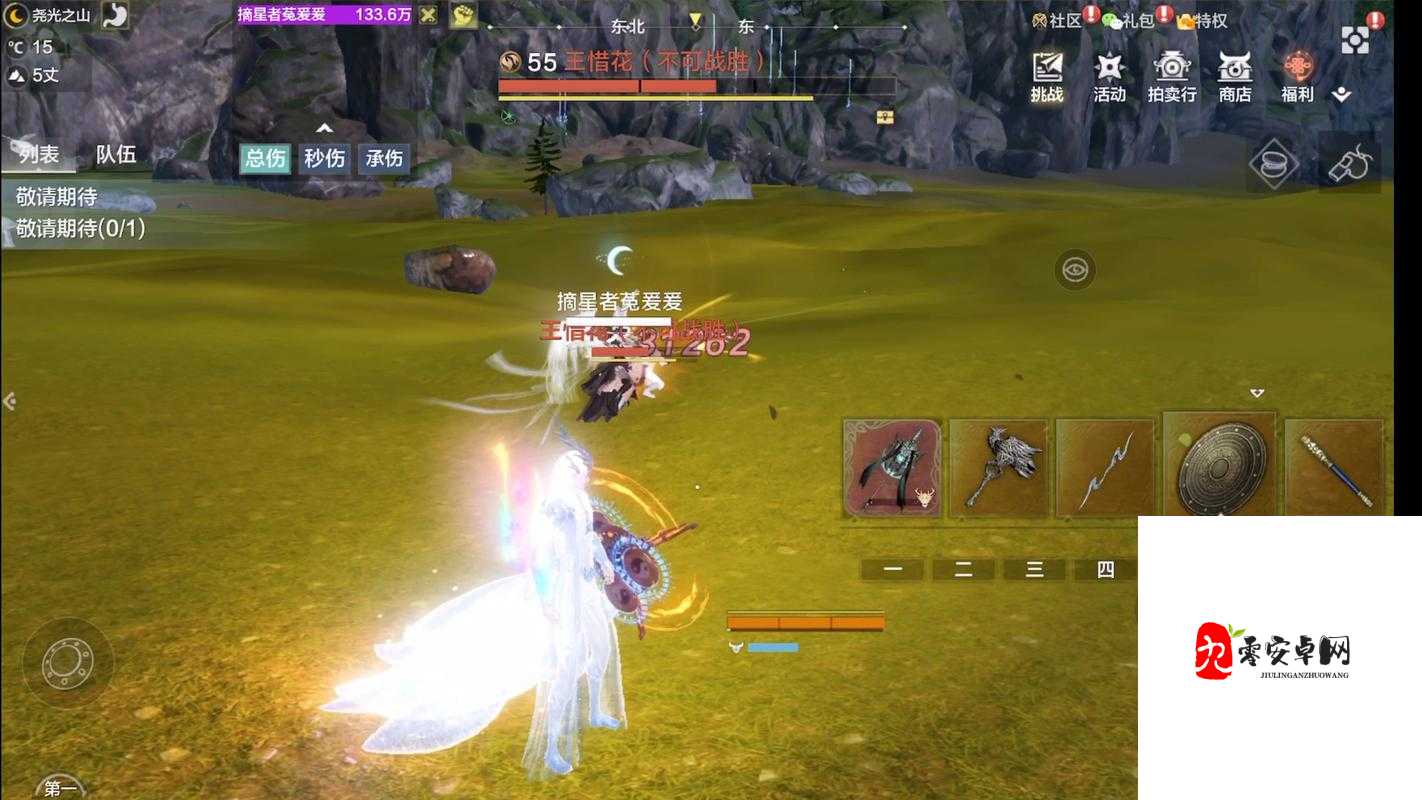1422x800 pixels.
Task: Toggle the 秒伤 DPS stat view
Action: tap(322, 158)
